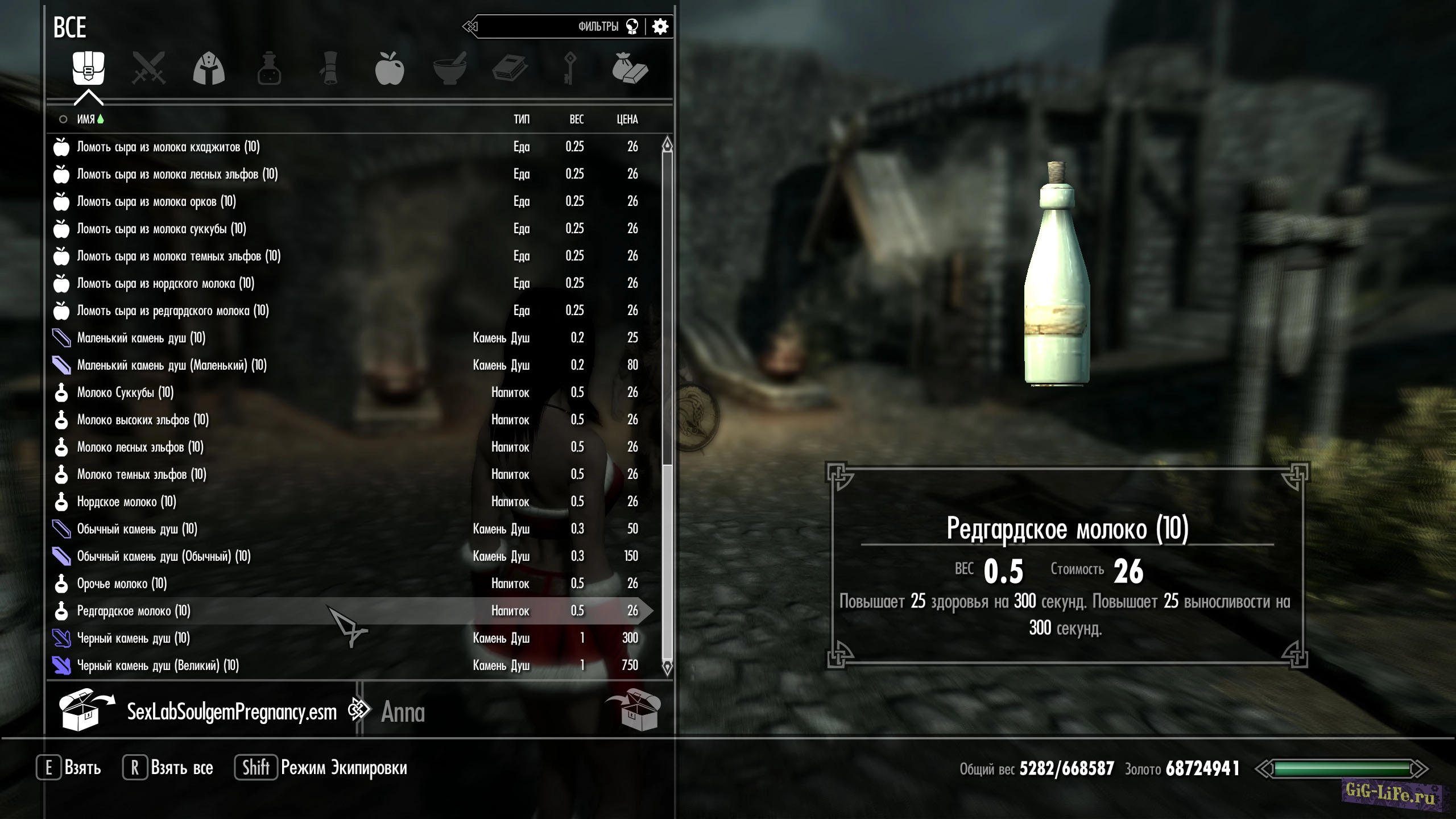Choose Обычный камень душ (Обычный) row
1456x819 pixels.
coord(164,556)
